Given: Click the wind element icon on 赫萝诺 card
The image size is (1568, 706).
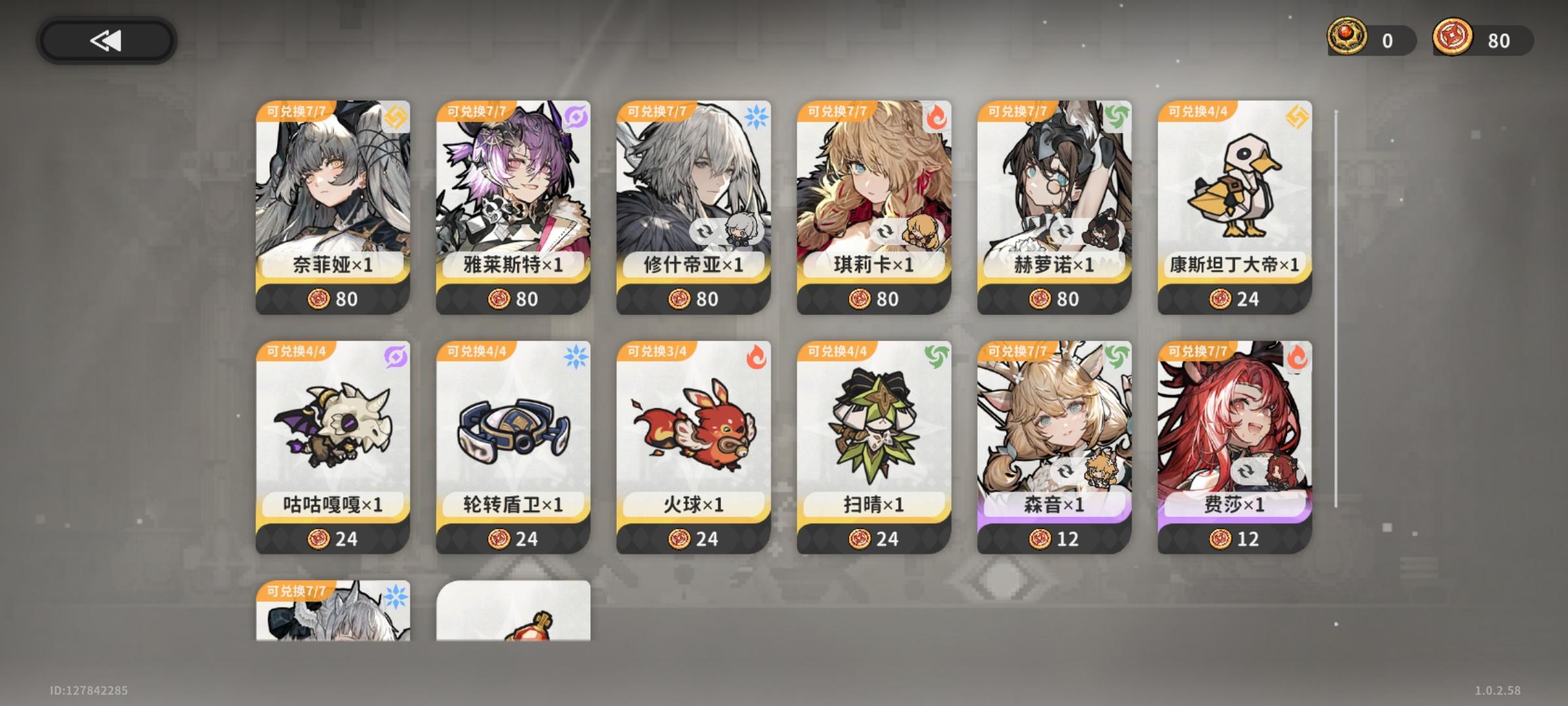Looking at the screenshot, I should pyautogui.click(x=1117, y=115).
